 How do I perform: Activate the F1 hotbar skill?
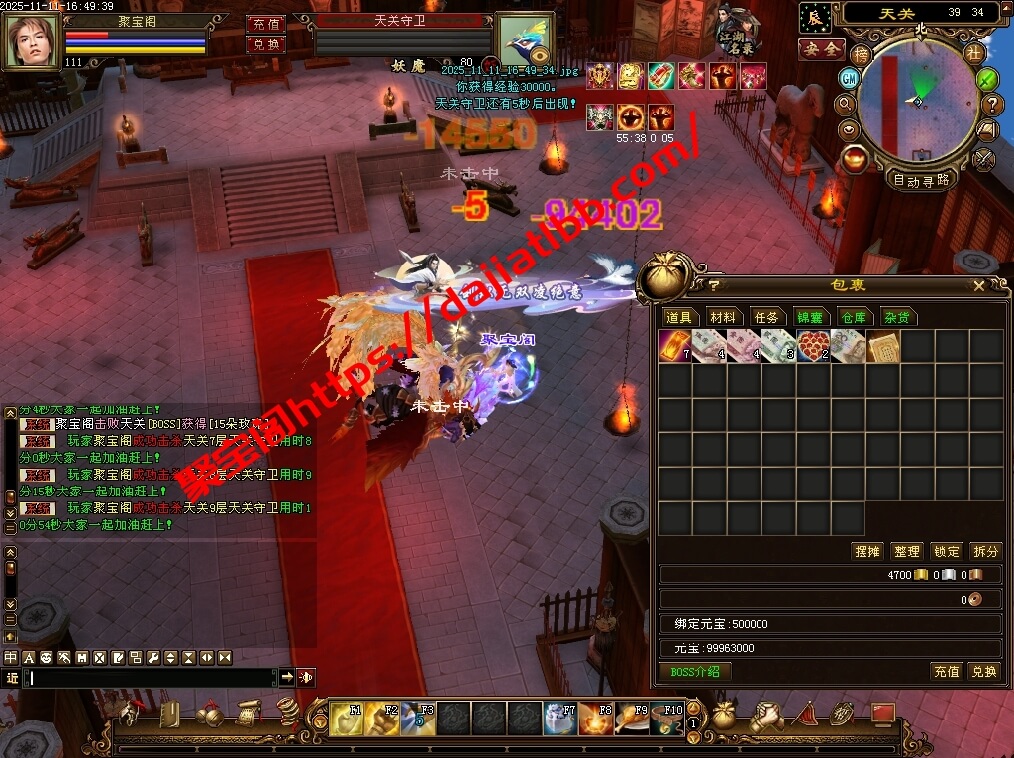[x=347, y=718]
